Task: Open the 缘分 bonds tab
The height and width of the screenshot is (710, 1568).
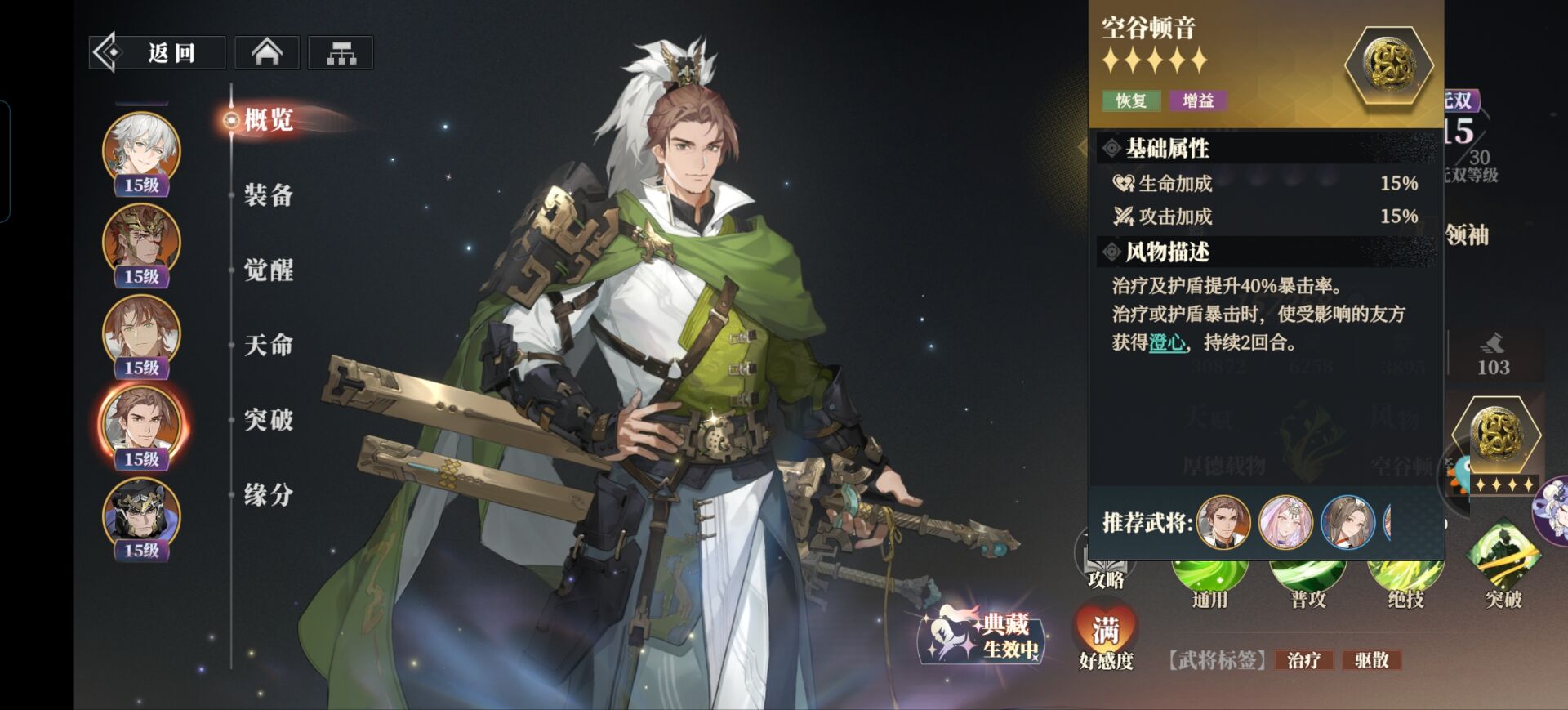Action: pos(269,494)
